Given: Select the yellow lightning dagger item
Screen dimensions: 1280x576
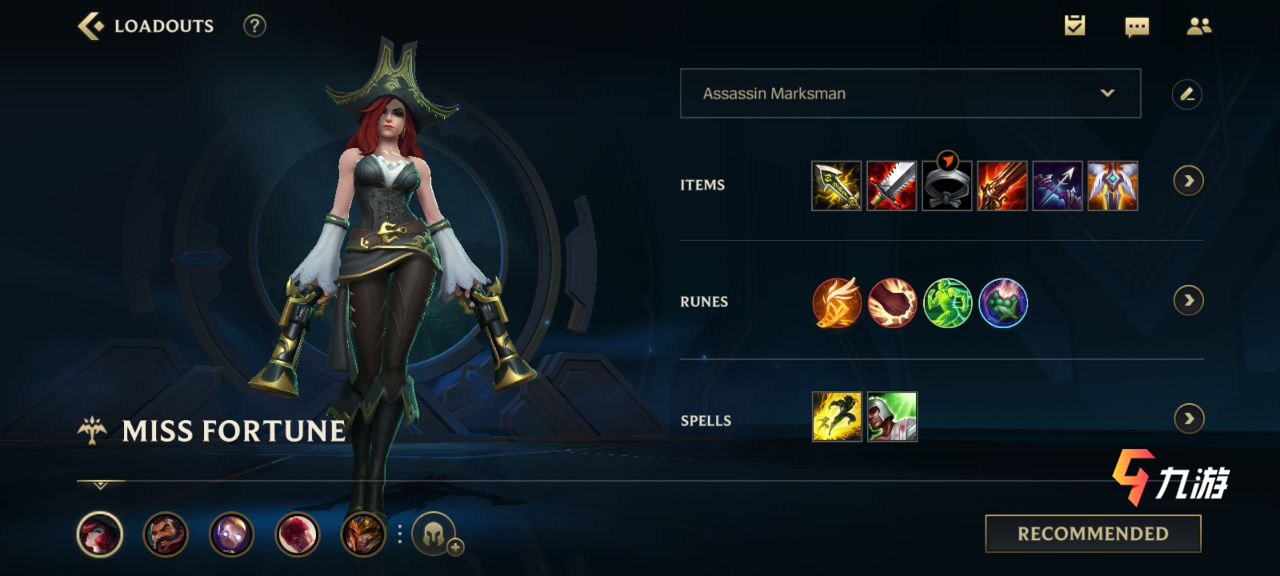Looking at the screenshot, I should click(836, 185).
